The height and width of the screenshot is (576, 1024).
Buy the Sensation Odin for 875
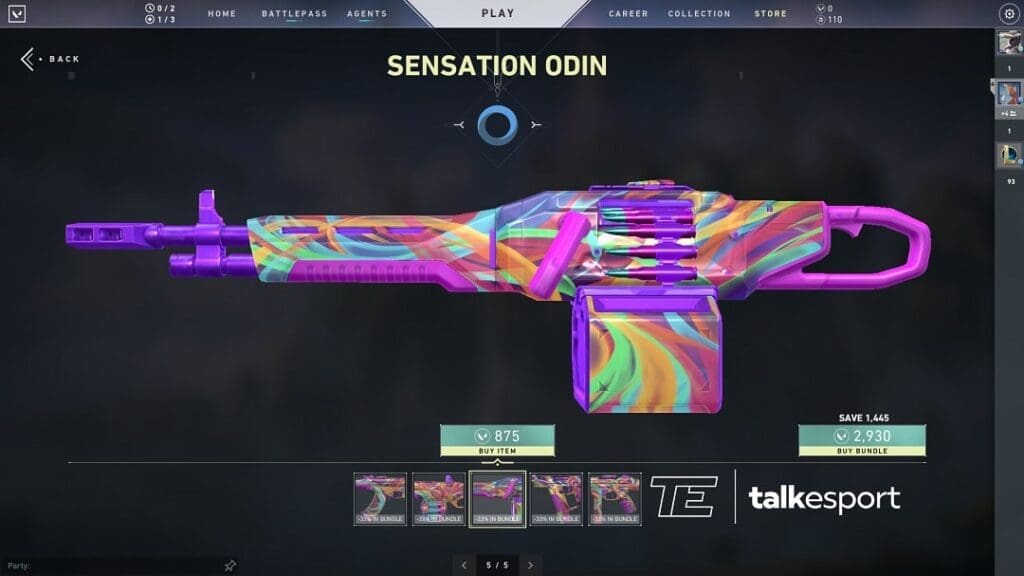(x=497, y=440)
